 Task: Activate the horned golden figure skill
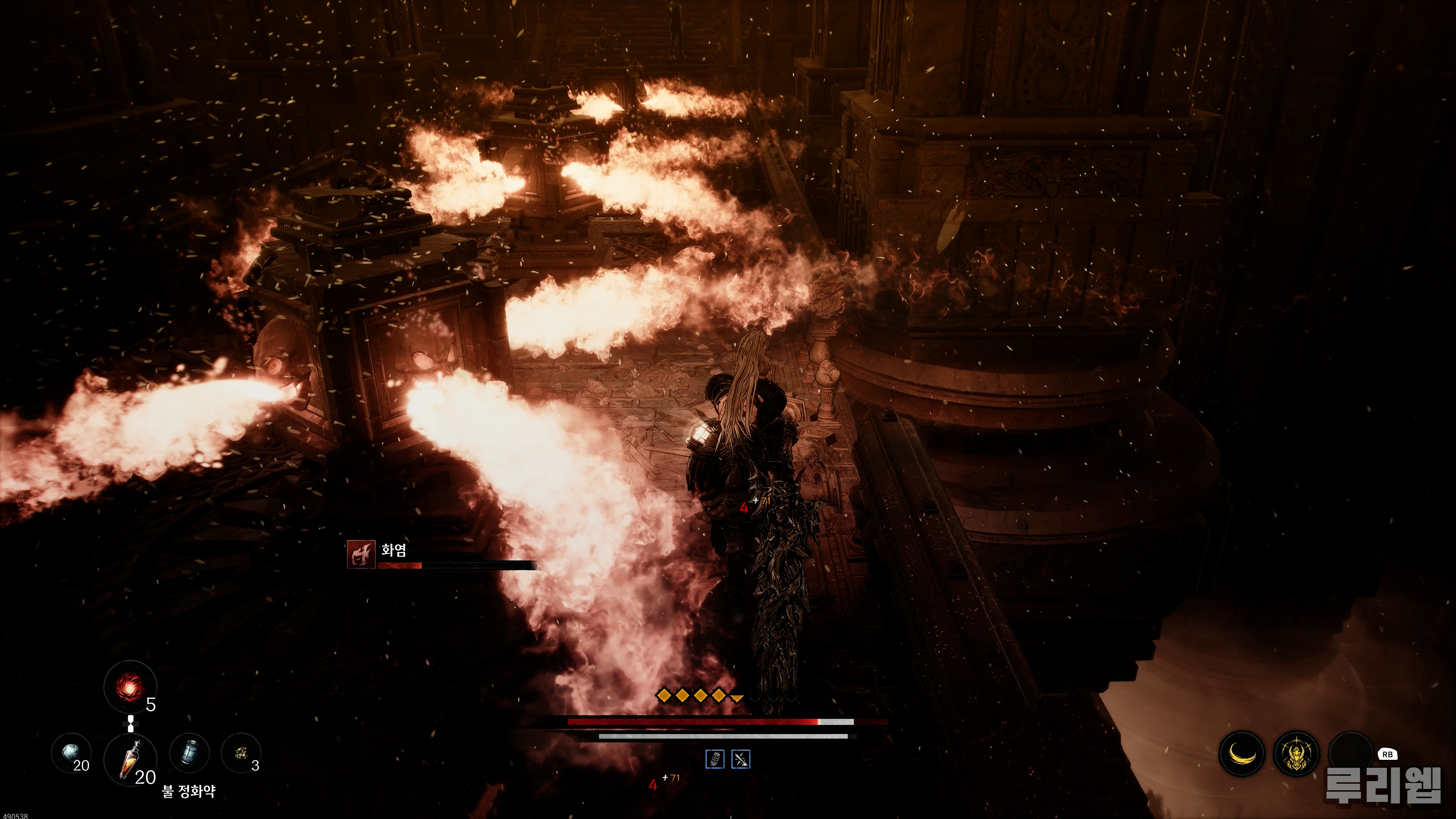pos(1297,754)
